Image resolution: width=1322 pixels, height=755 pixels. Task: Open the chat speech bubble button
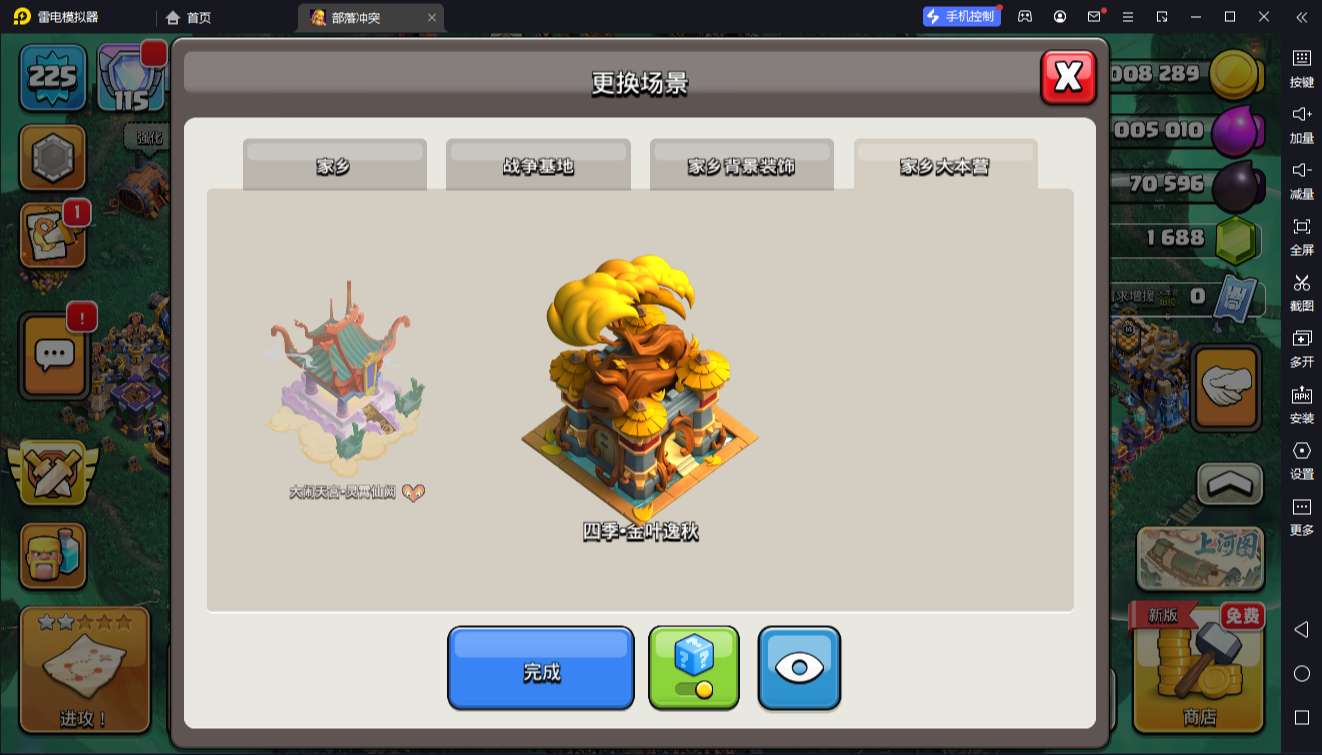(55, 355)
